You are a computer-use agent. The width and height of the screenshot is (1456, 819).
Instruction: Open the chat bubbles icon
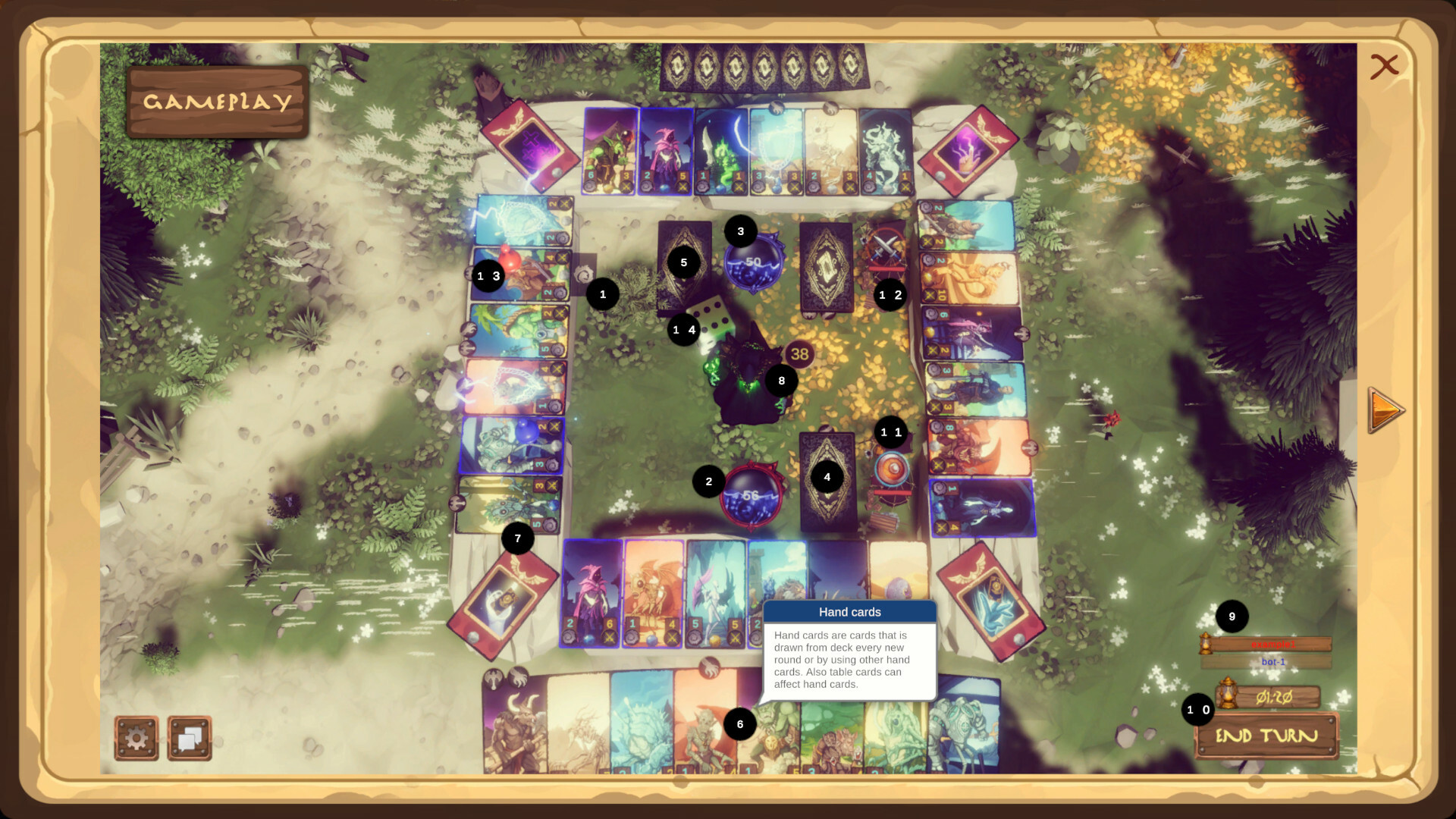click(190, 736)
